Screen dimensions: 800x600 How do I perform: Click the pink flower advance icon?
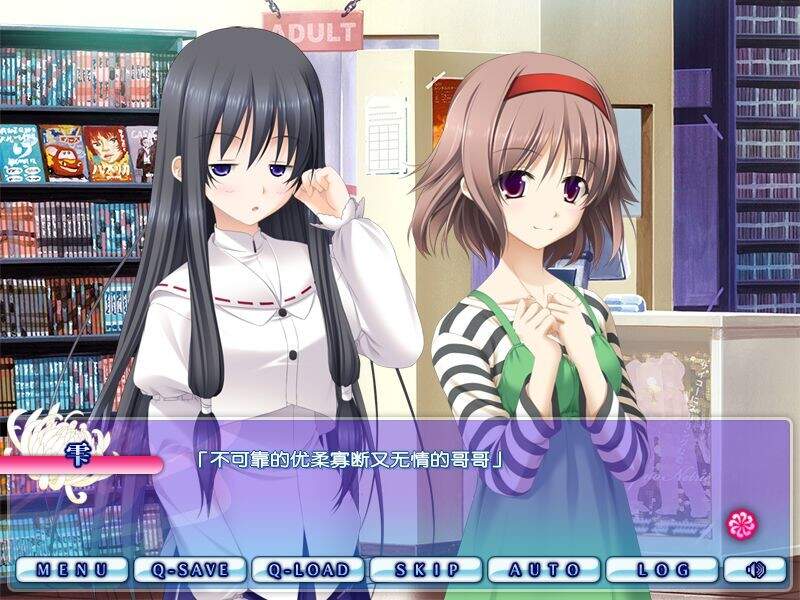[741, 524]
